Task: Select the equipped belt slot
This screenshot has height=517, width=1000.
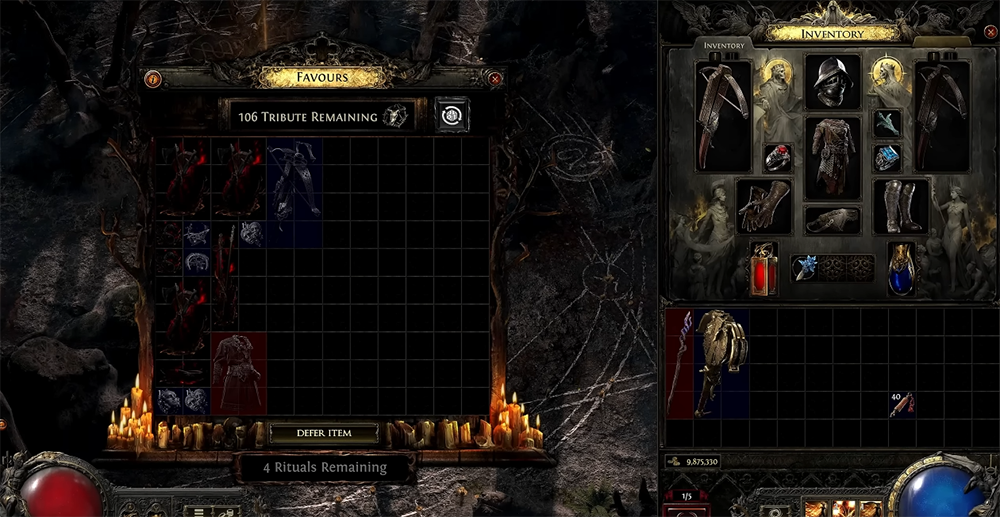Action: (x=832, y=220)
